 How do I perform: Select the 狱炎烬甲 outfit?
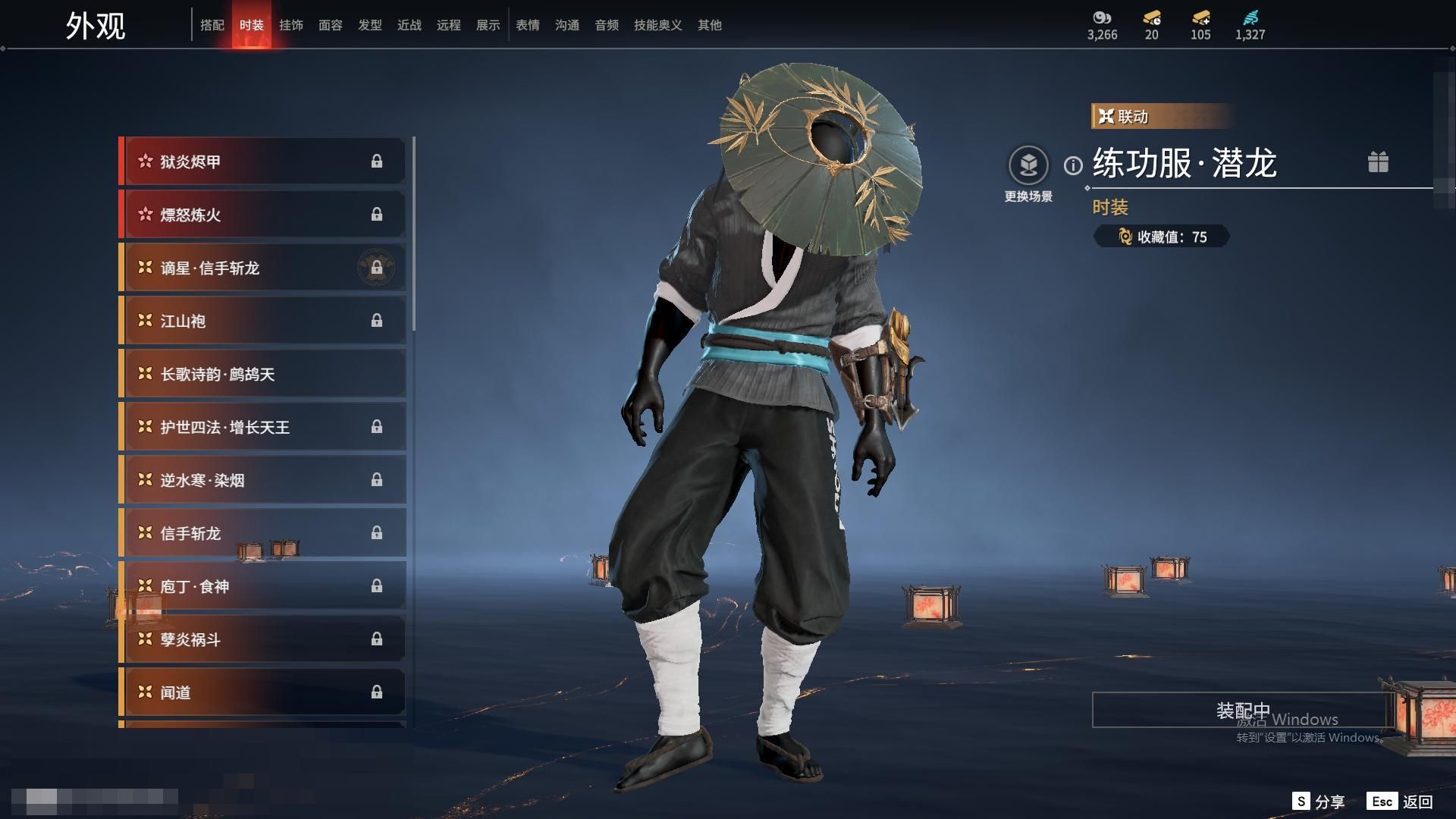click(262, 162)
